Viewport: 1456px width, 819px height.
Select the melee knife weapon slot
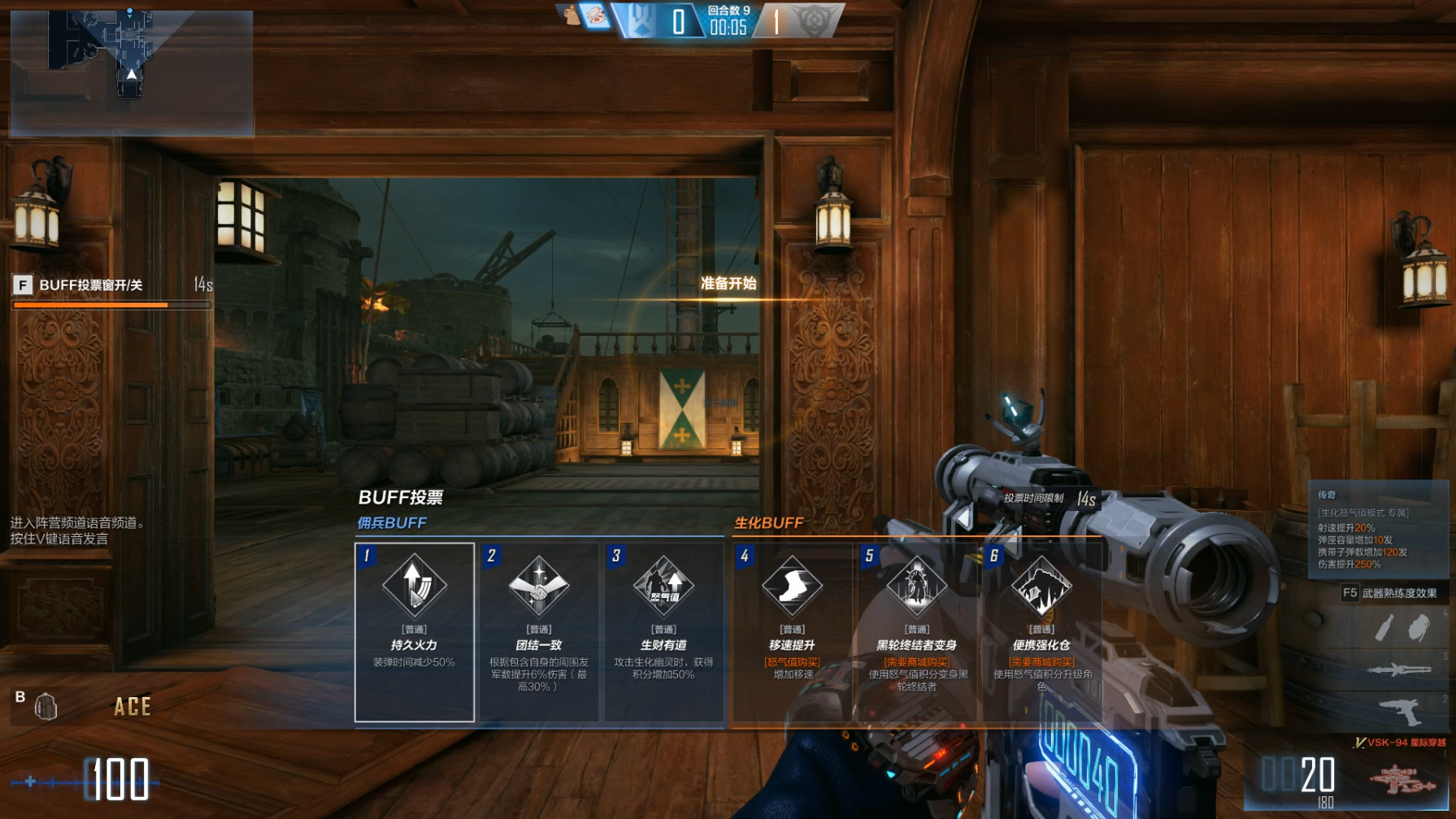1398,669
